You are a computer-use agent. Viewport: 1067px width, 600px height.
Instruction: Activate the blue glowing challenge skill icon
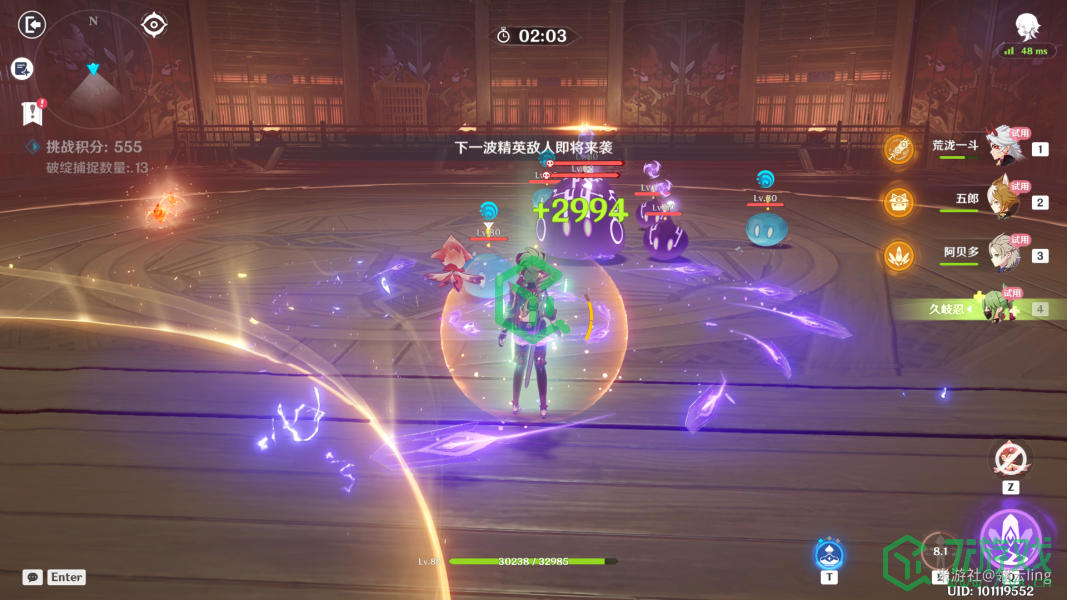coord(828,553)
